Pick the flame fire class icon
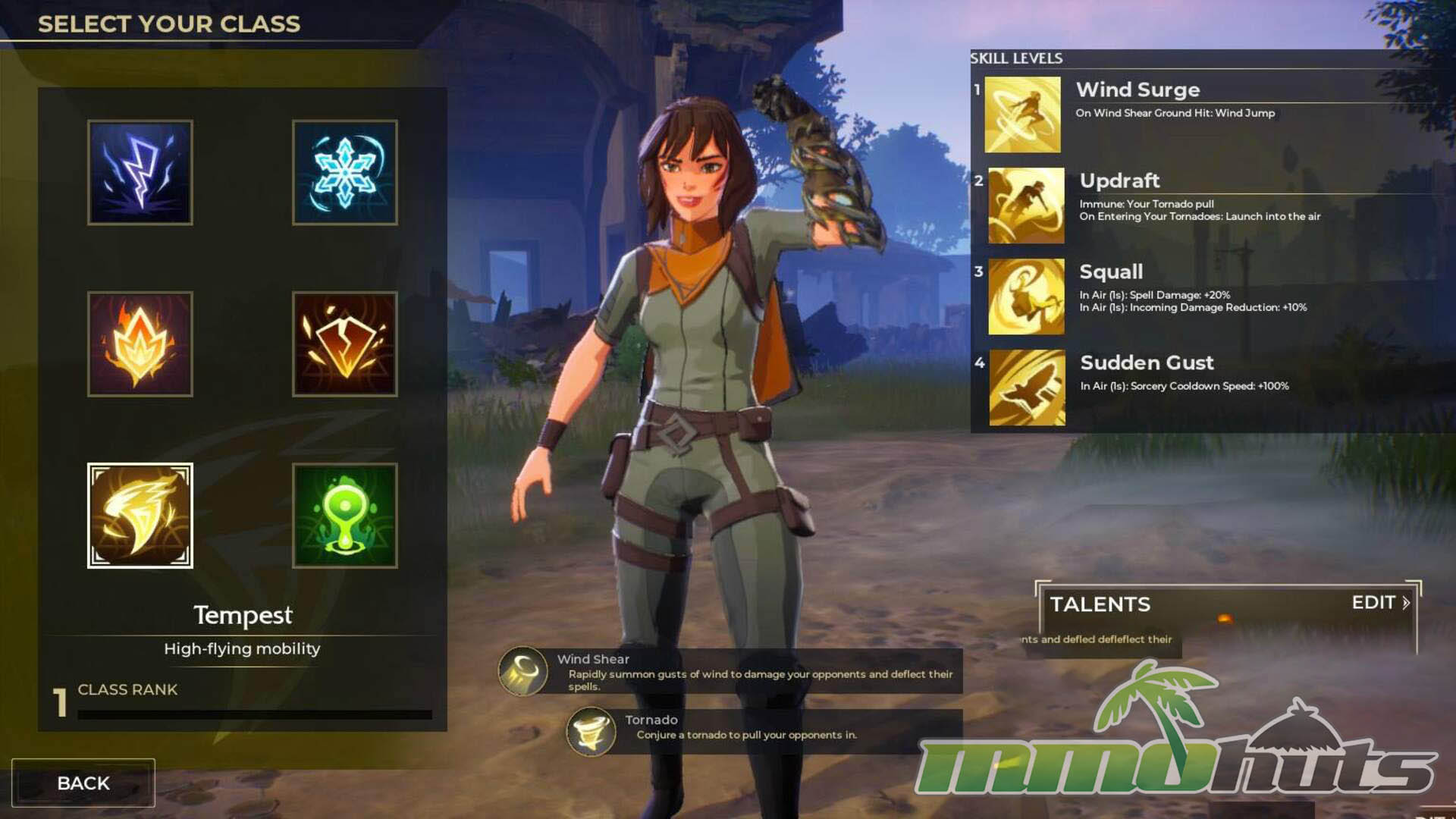This screenshot has height=819, width=1456. click(140, 344)
